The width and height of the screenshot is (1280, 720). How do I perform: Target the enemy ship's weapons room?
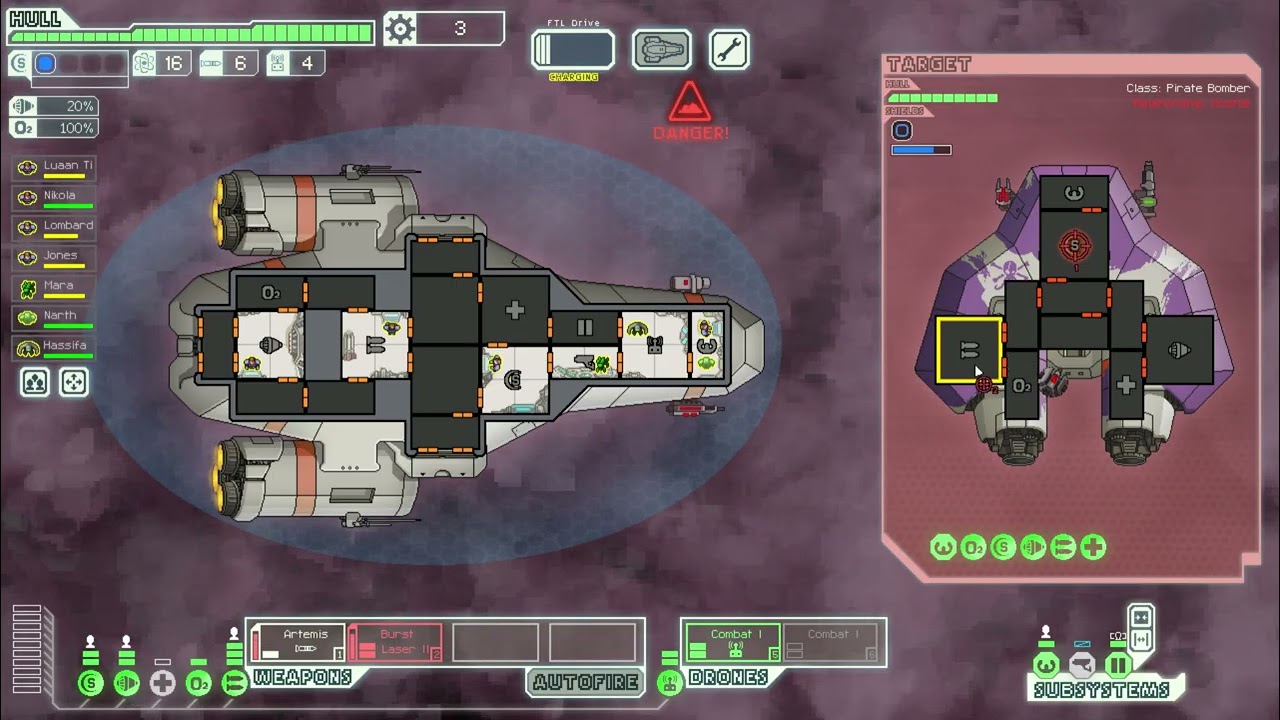969,350
